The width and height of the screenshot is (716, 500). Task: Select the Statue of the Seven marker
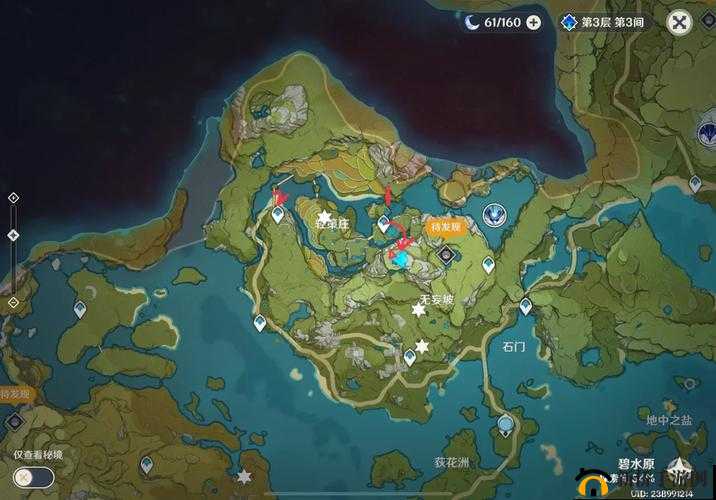(492, 213)
